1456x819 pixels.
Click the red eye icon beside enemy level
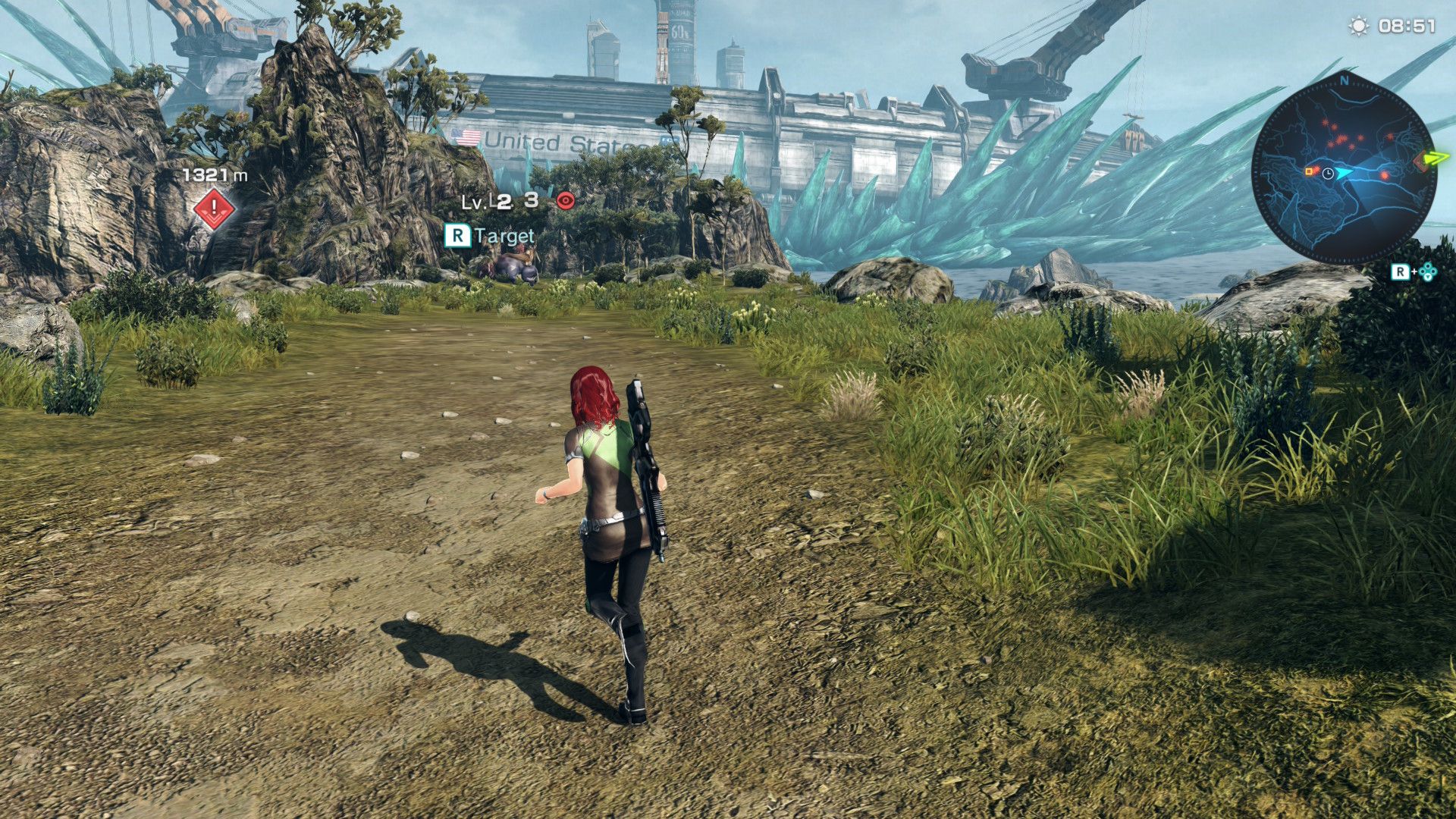pyautogui.click(x=566, y=200)
